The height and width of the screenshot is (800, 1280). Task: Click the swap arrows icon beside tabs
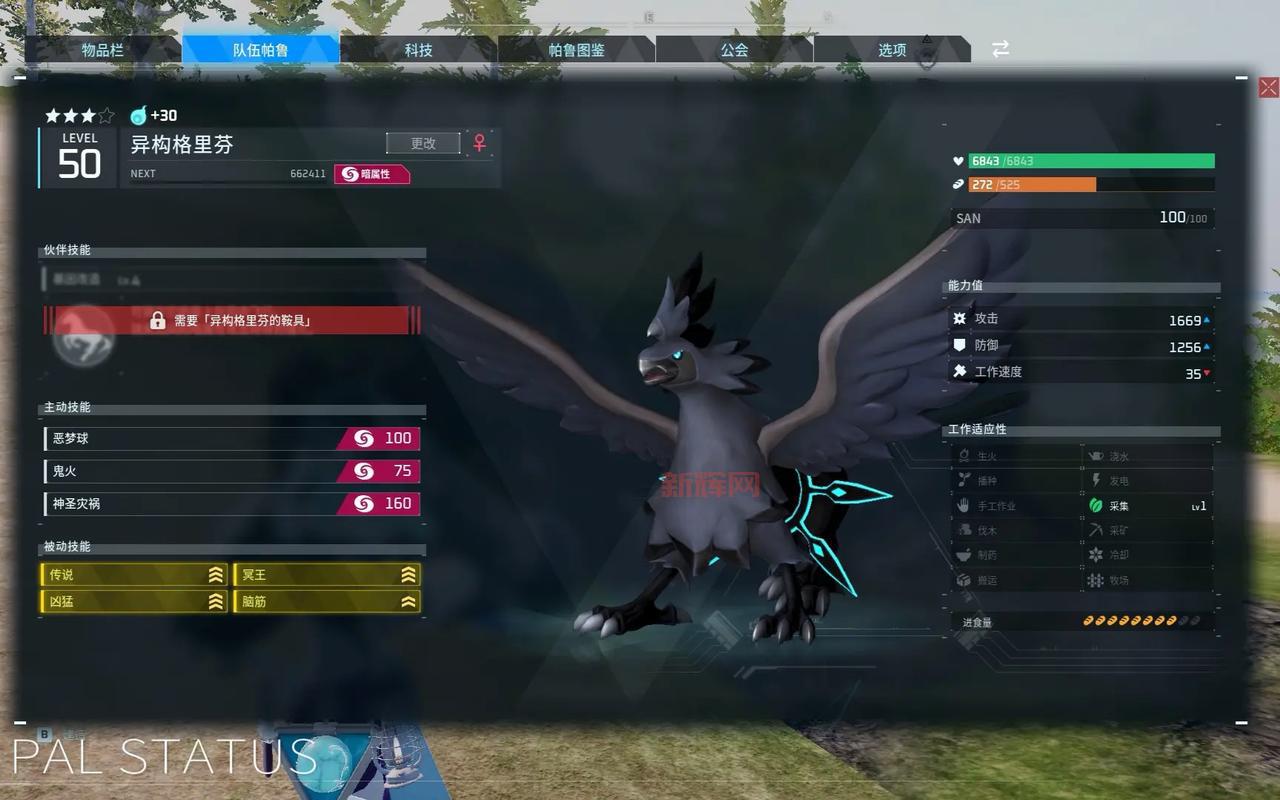[x=1000, y=49]
